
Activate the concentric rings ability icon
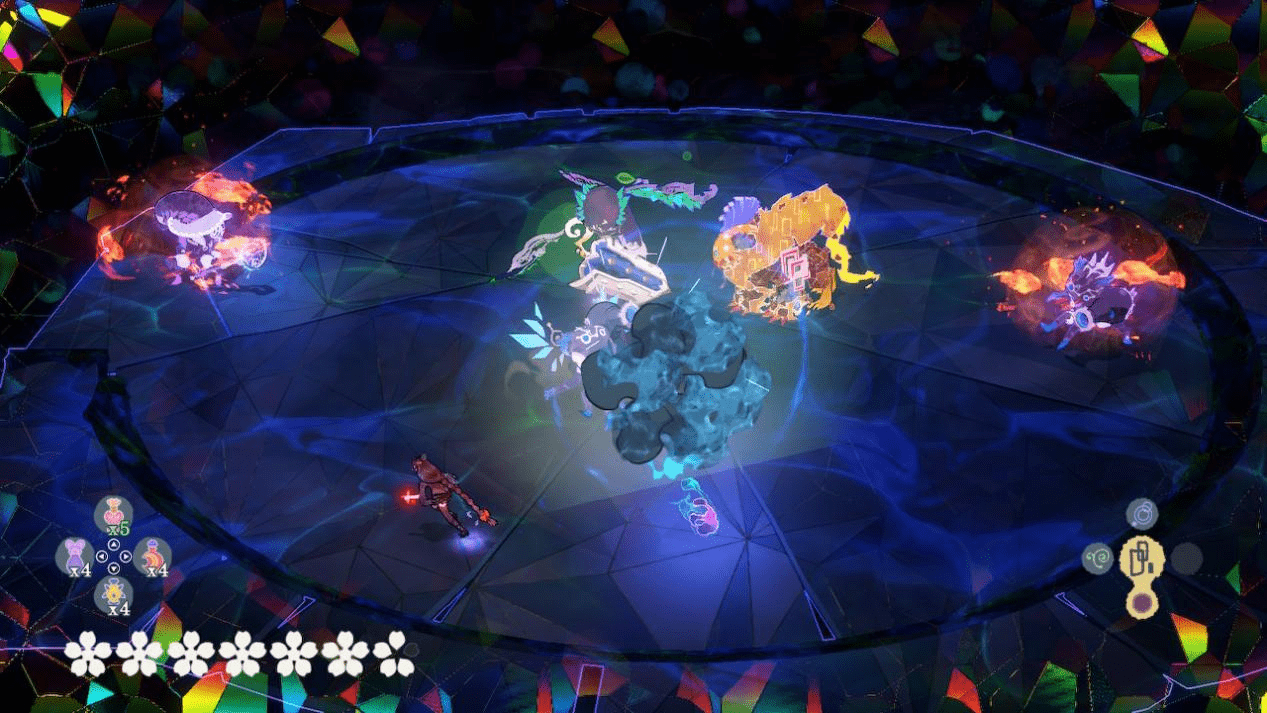pos(1141,514)
